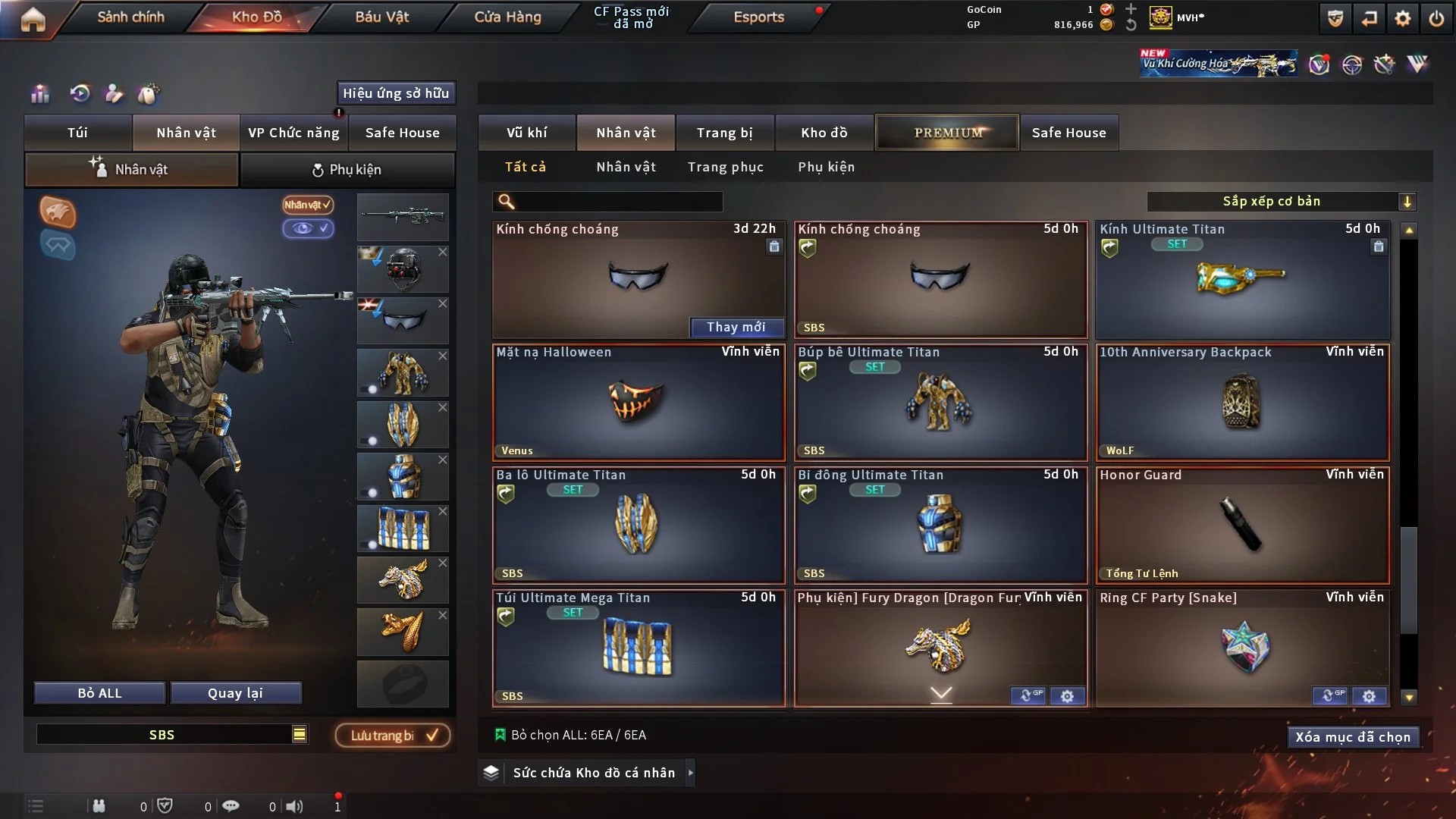Screen dimensions: 1456x819
Task: Select the Mặt nạ Halloween item
Action: pos(638,403)
